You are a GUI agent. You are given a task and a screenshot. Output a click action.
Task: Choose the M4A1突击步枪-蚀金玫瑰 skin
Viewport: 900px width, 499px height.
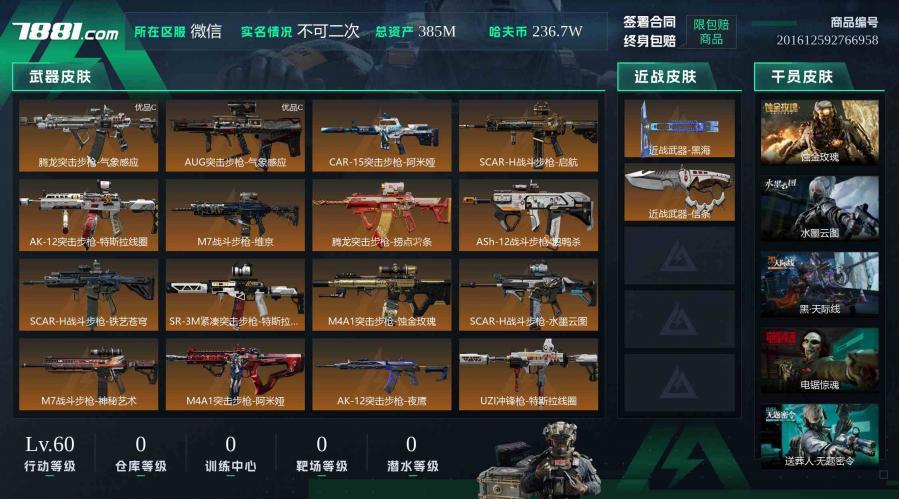(x=382, y=294)
